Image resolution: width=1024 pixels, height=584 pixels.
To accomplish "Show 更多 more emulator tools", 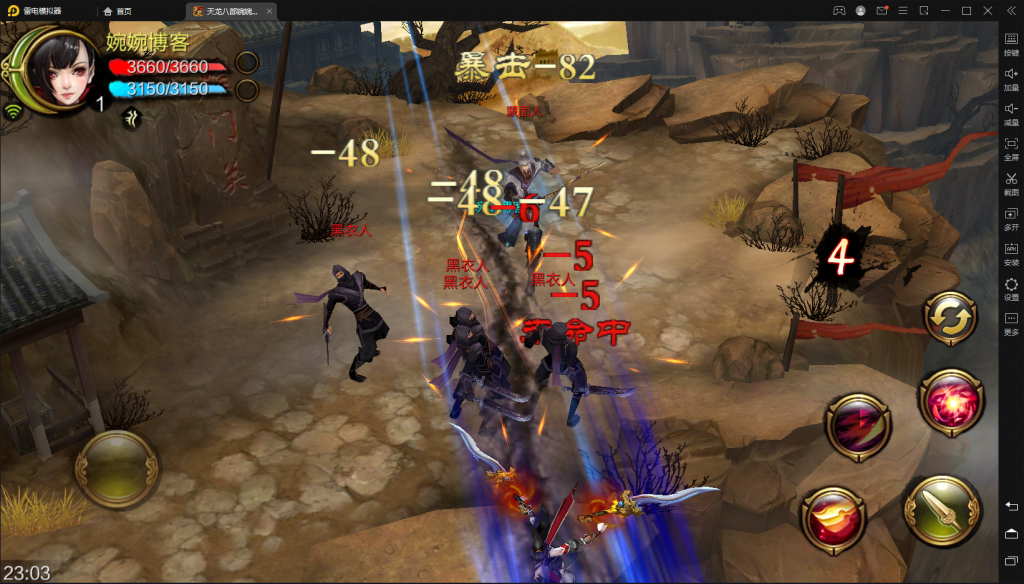I will (x=1011, y=324).
